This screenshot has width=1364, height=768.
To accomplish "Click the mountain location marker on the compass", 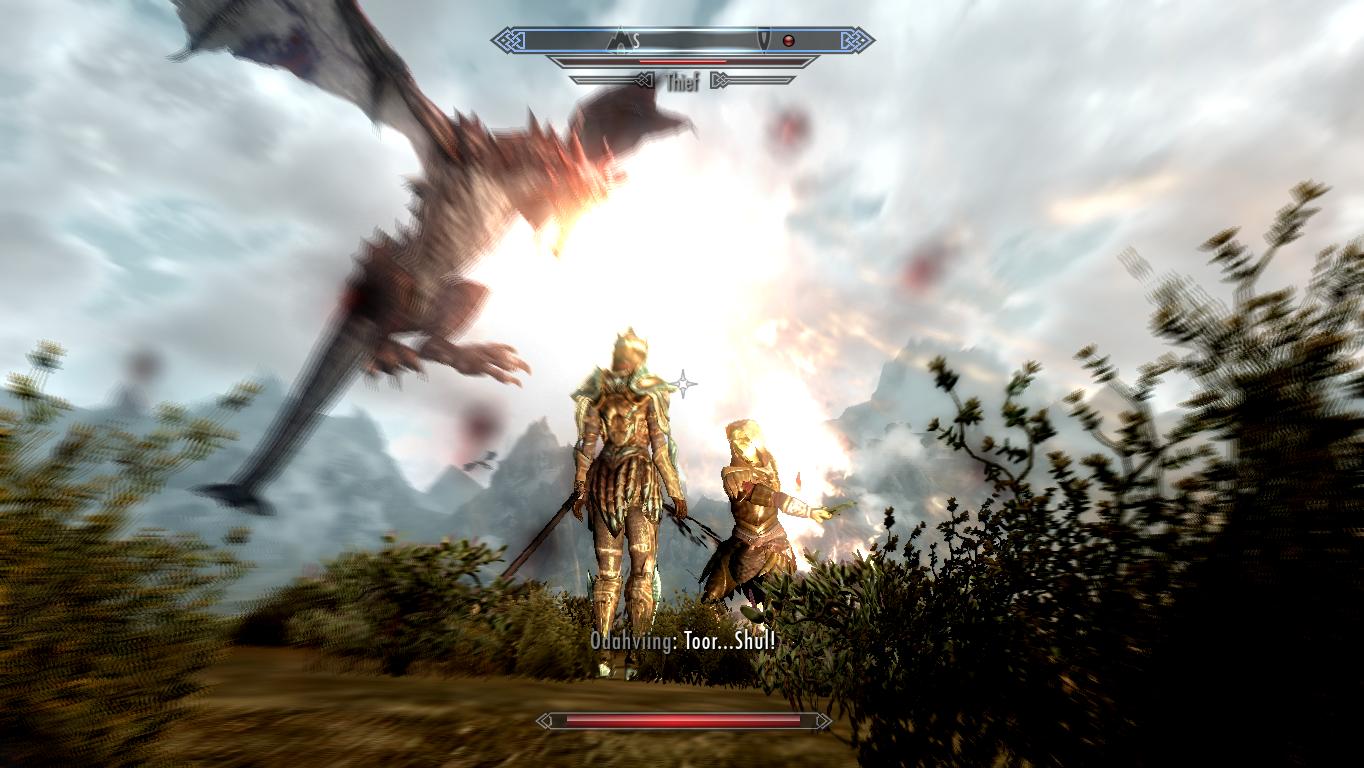I will (x=622, y=40).
